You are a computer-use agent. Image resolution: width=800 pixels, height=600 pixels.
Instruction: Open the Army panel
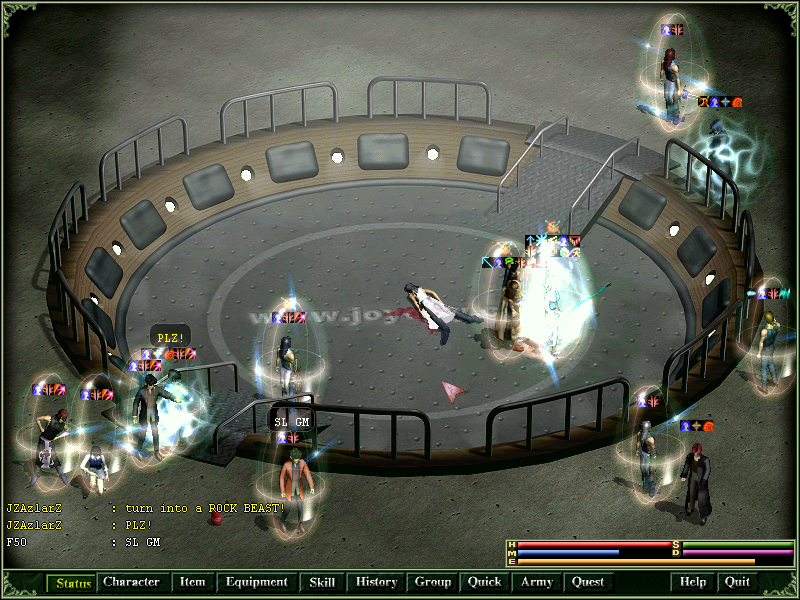coord(537,582)
